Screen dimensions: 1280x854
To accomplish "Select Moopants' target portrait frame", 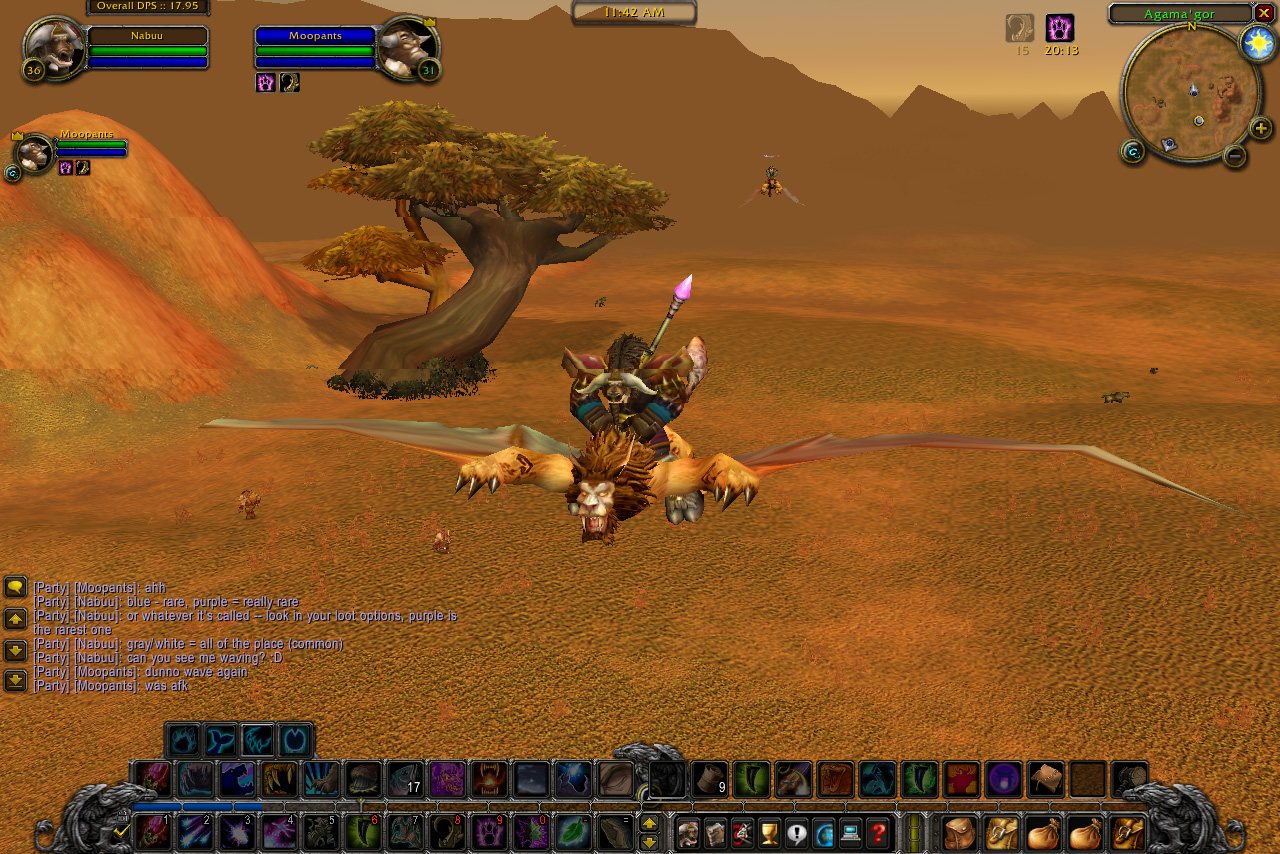I will pos(408,47).
